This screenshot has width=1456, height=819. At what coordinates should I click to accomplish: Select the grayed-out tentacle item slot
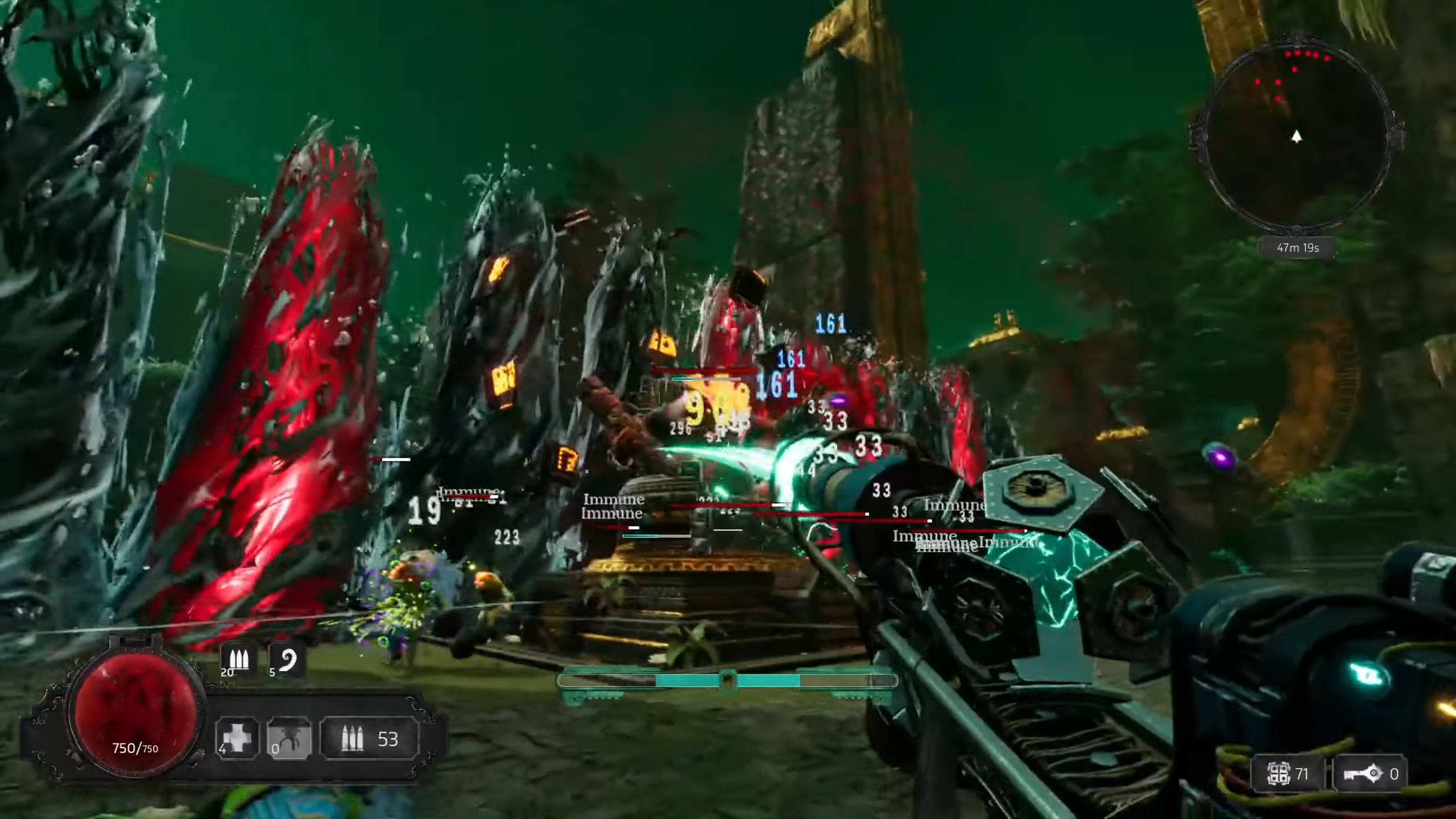(289, 738)
